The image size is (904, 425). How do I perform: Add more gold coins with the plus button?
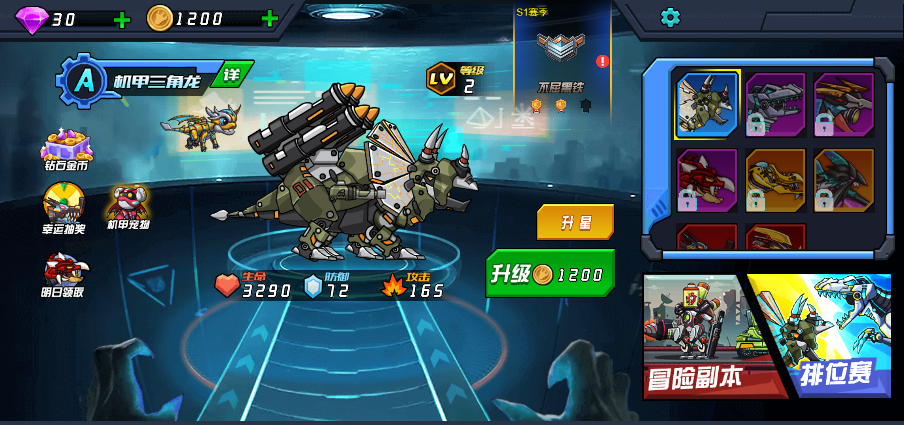(269, 18)
